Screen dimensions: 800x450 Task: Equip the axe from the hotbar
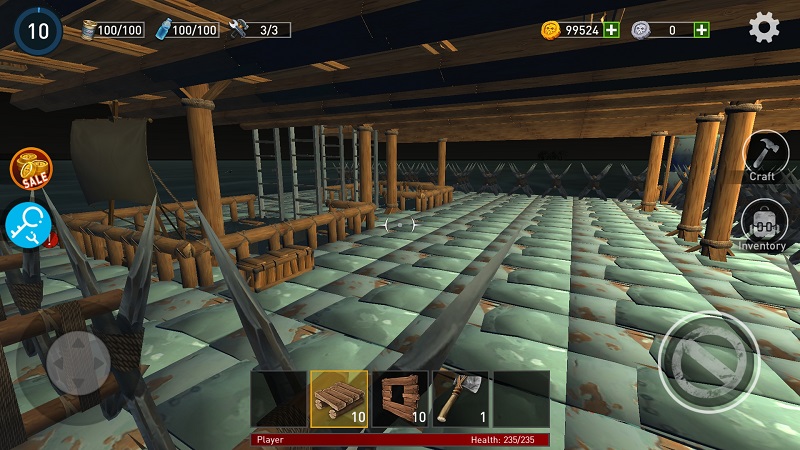[x=460, y=399]
